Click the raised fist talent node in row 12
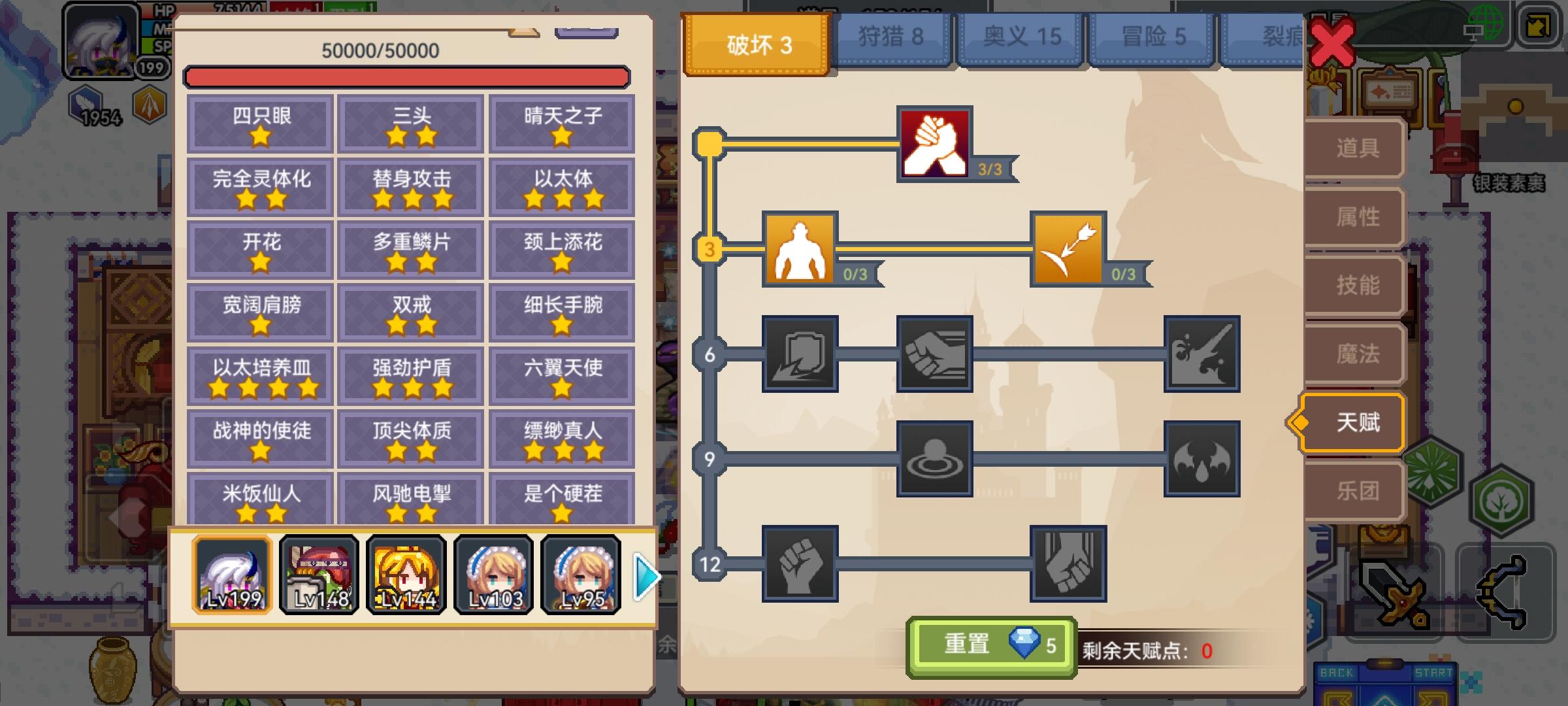 801,563
